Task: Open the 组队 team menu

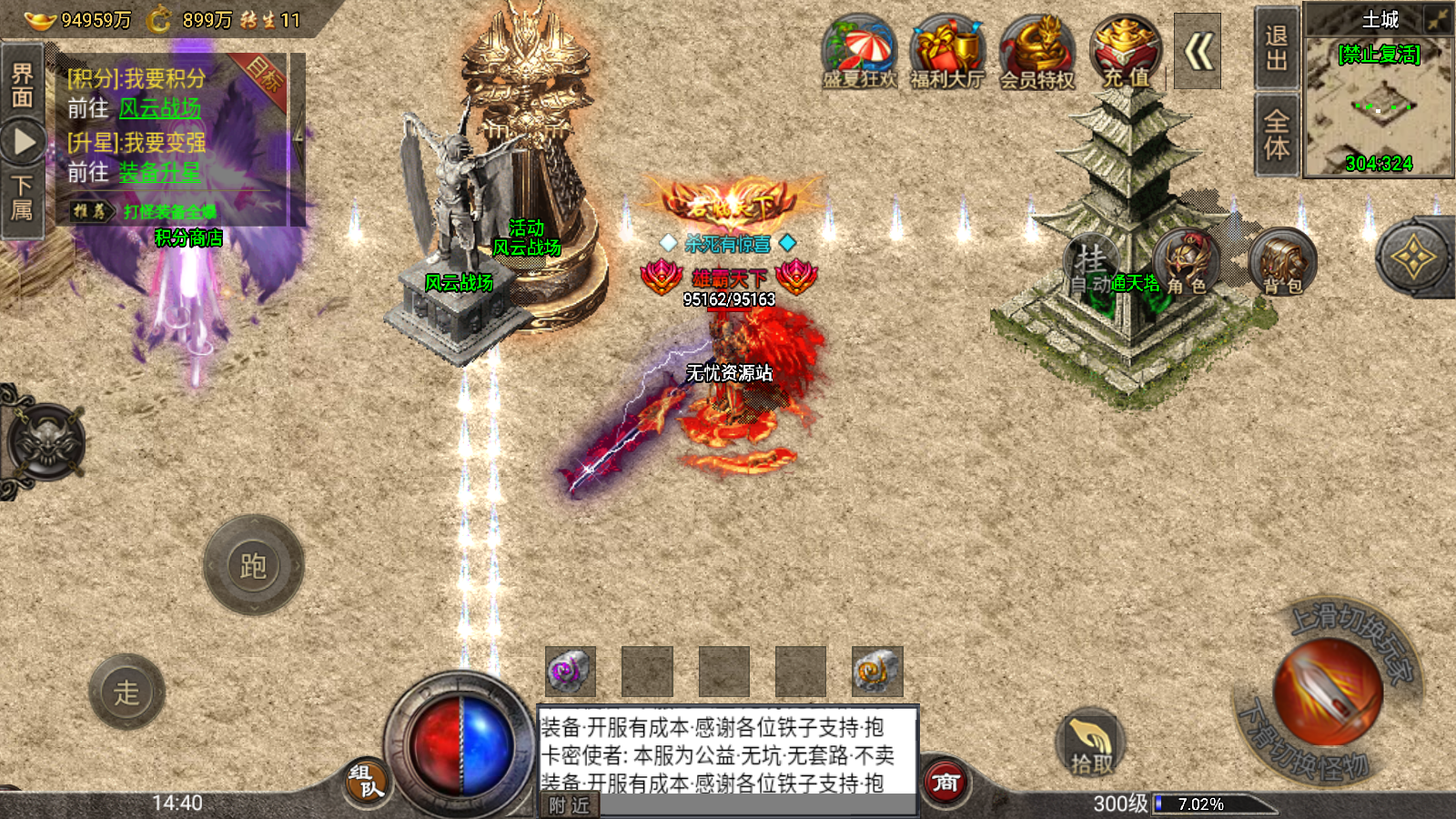Action: [367, 781]
